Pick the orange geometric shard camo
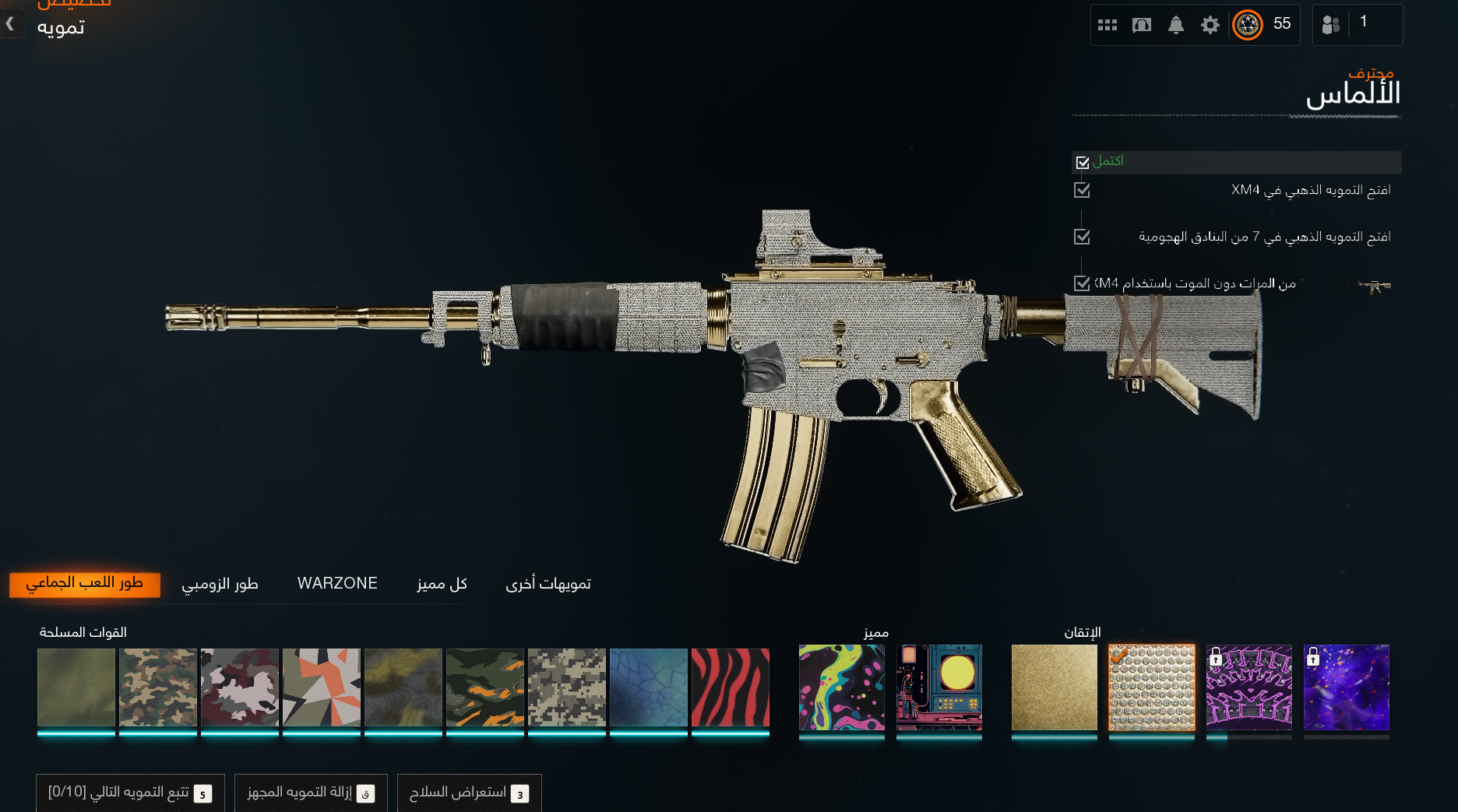Image resolution: width=1458 pixels, height=812 pixels. pyautogui.click(x=321, y=687)
